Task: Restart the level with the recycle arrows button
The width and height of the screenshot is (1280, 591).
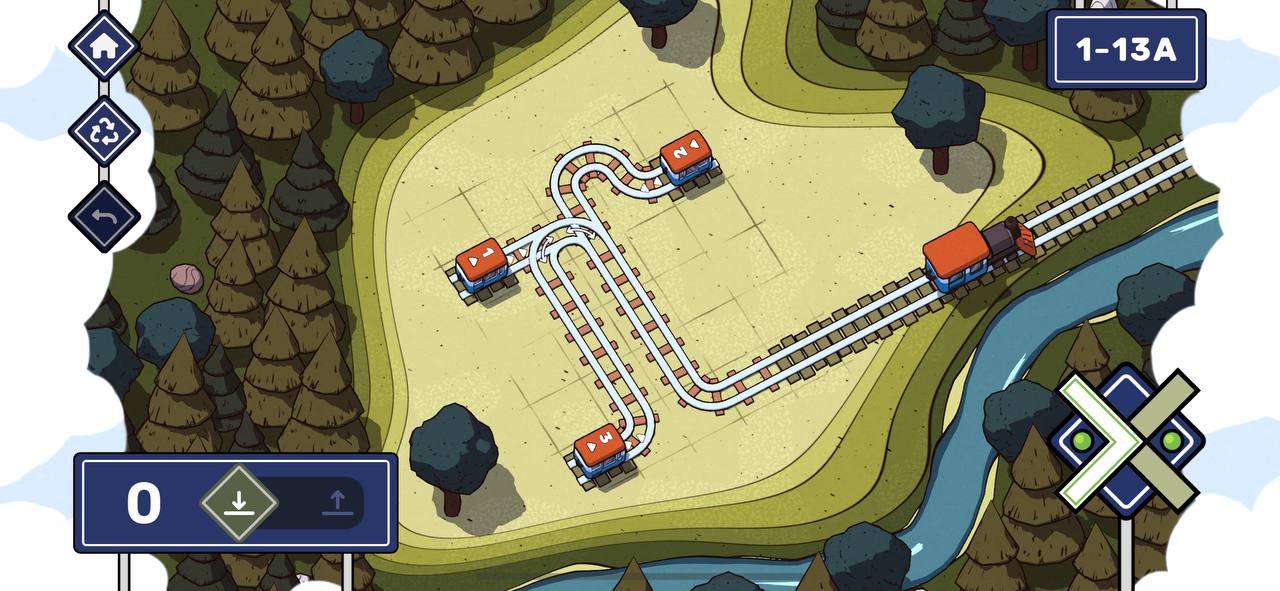Action: point(104,131)
